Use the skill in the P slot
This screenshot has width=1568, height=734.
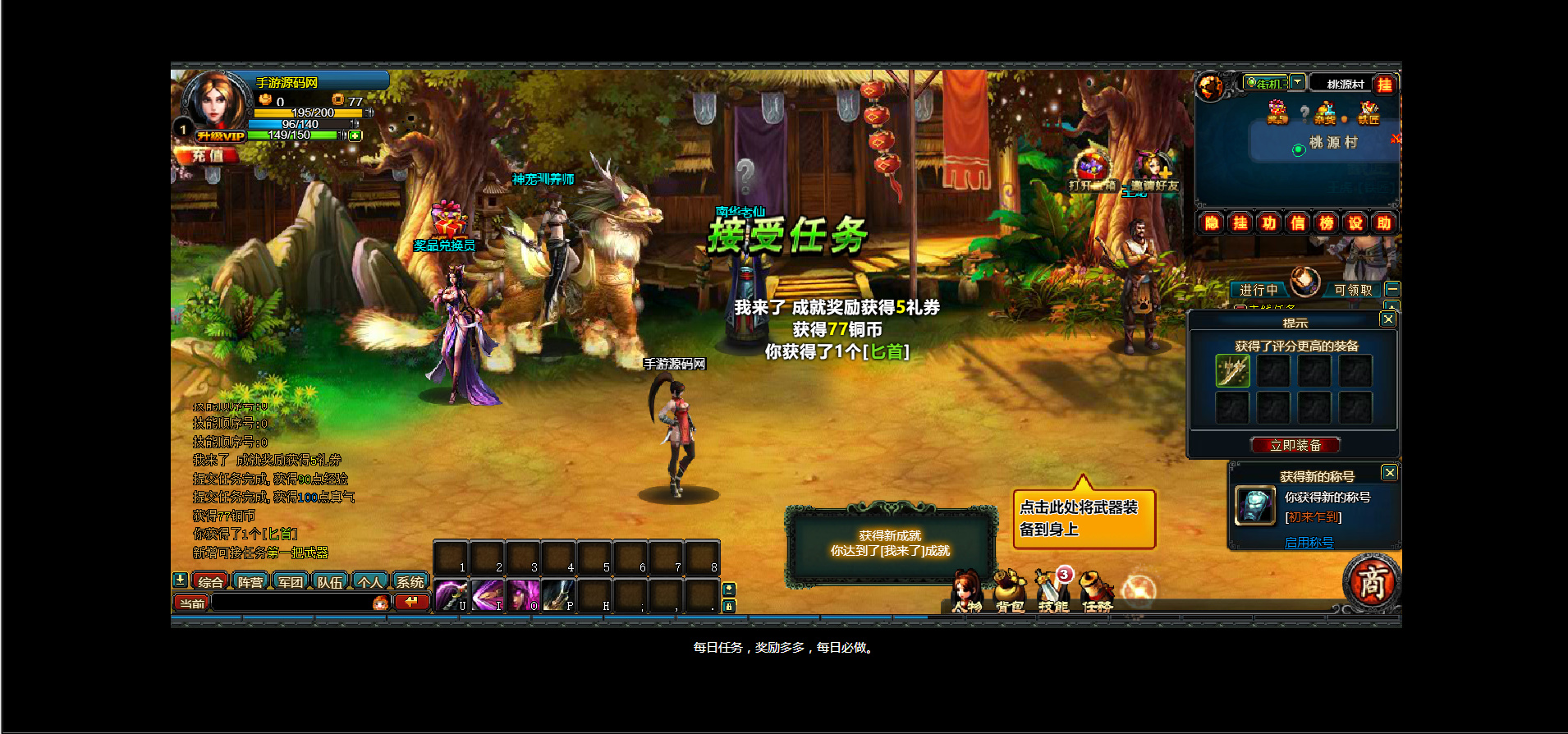557,595
